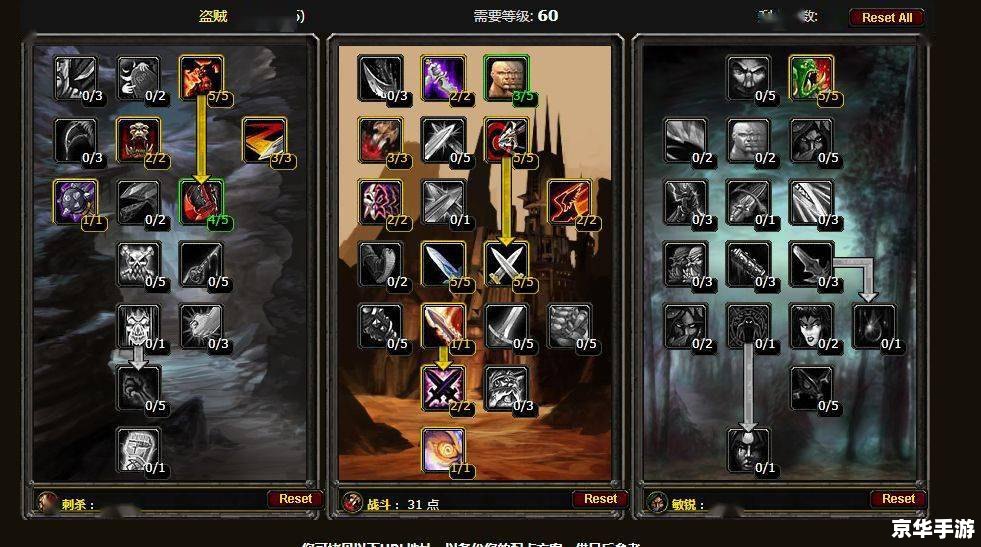The height and width of the screenshot is (547, 981).
Task: Select the green serpent 5/5 talent
Action: tap(811, 78)
